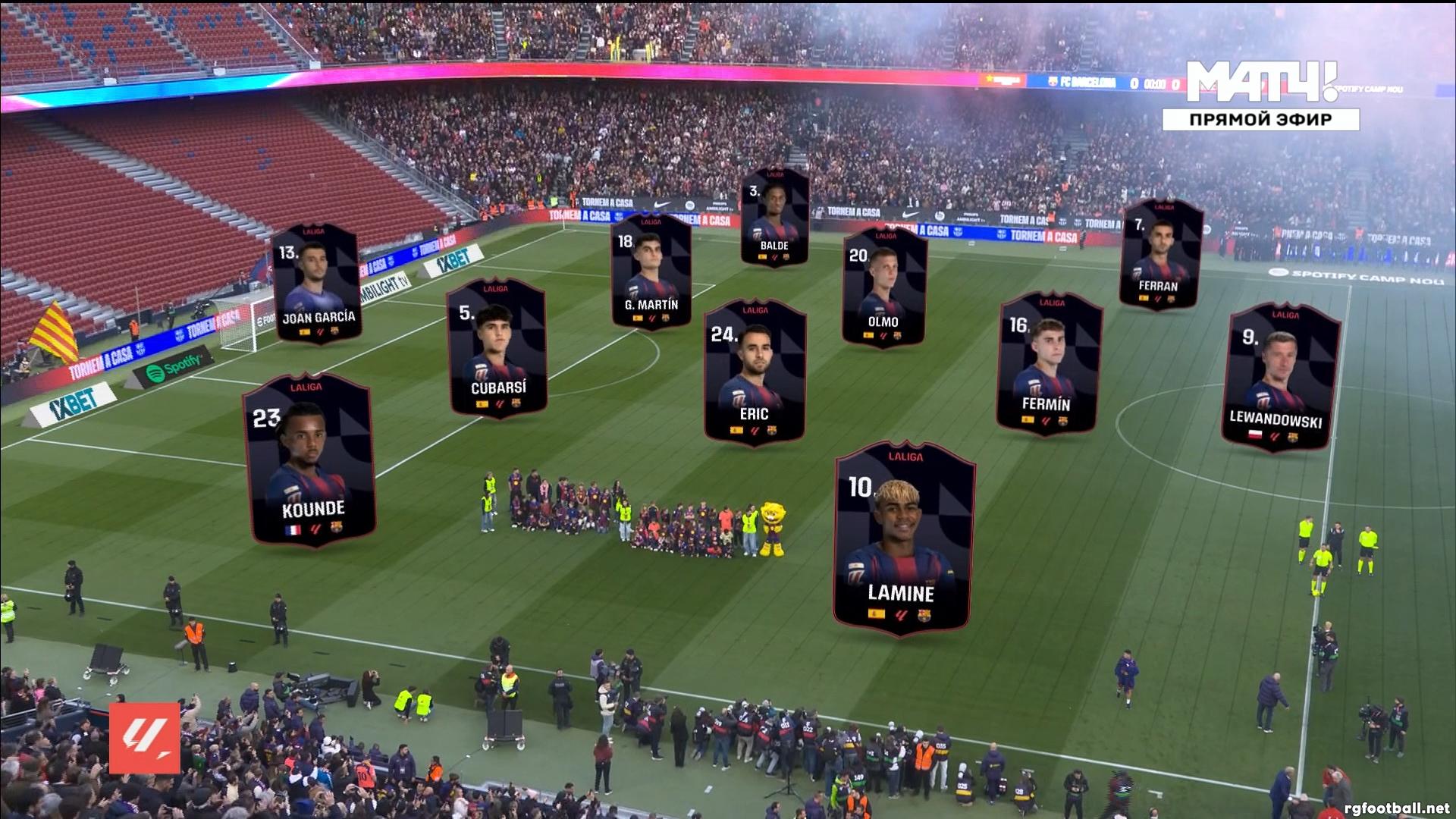Select the Balde number 3 card
Screen dimensions: 1456x819
pyautogui.click(x=774, y=218)
